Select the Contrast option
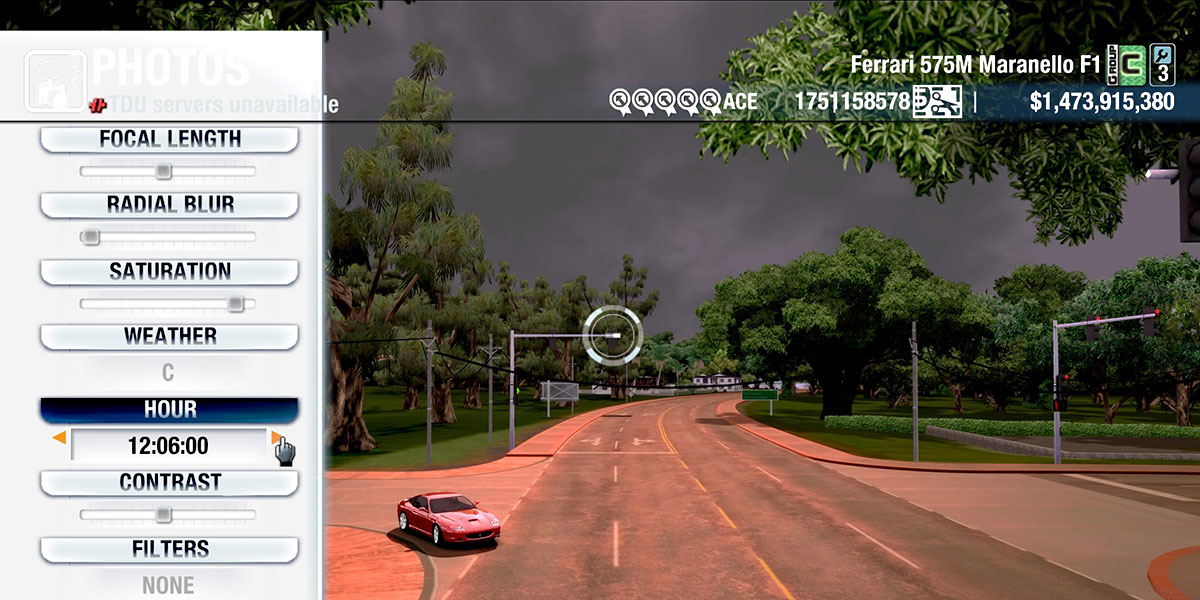This screenshot has width=1200, height=600. click(169, 482)
